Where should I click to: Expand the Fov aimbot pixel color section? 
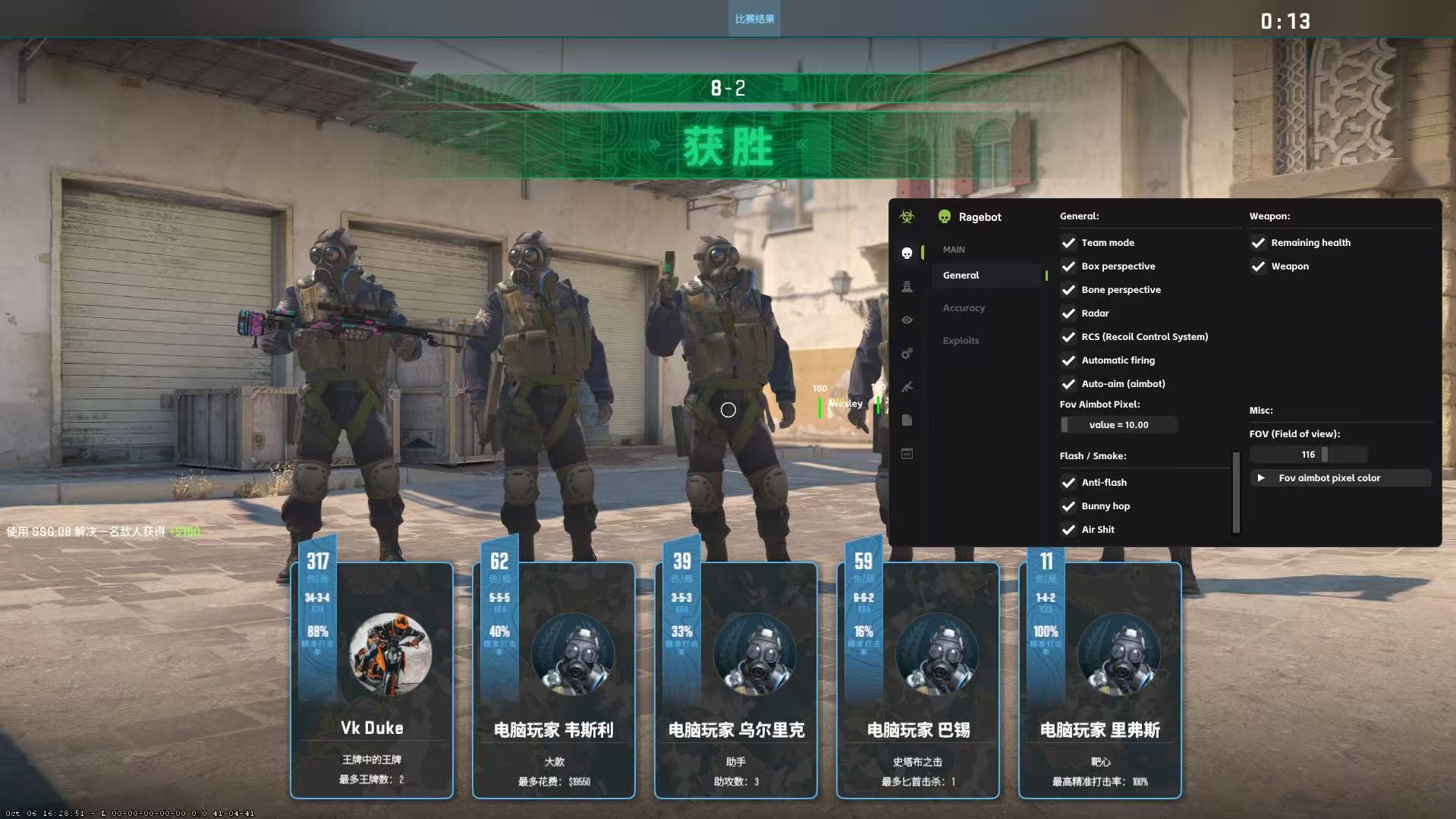(1261, 478)
